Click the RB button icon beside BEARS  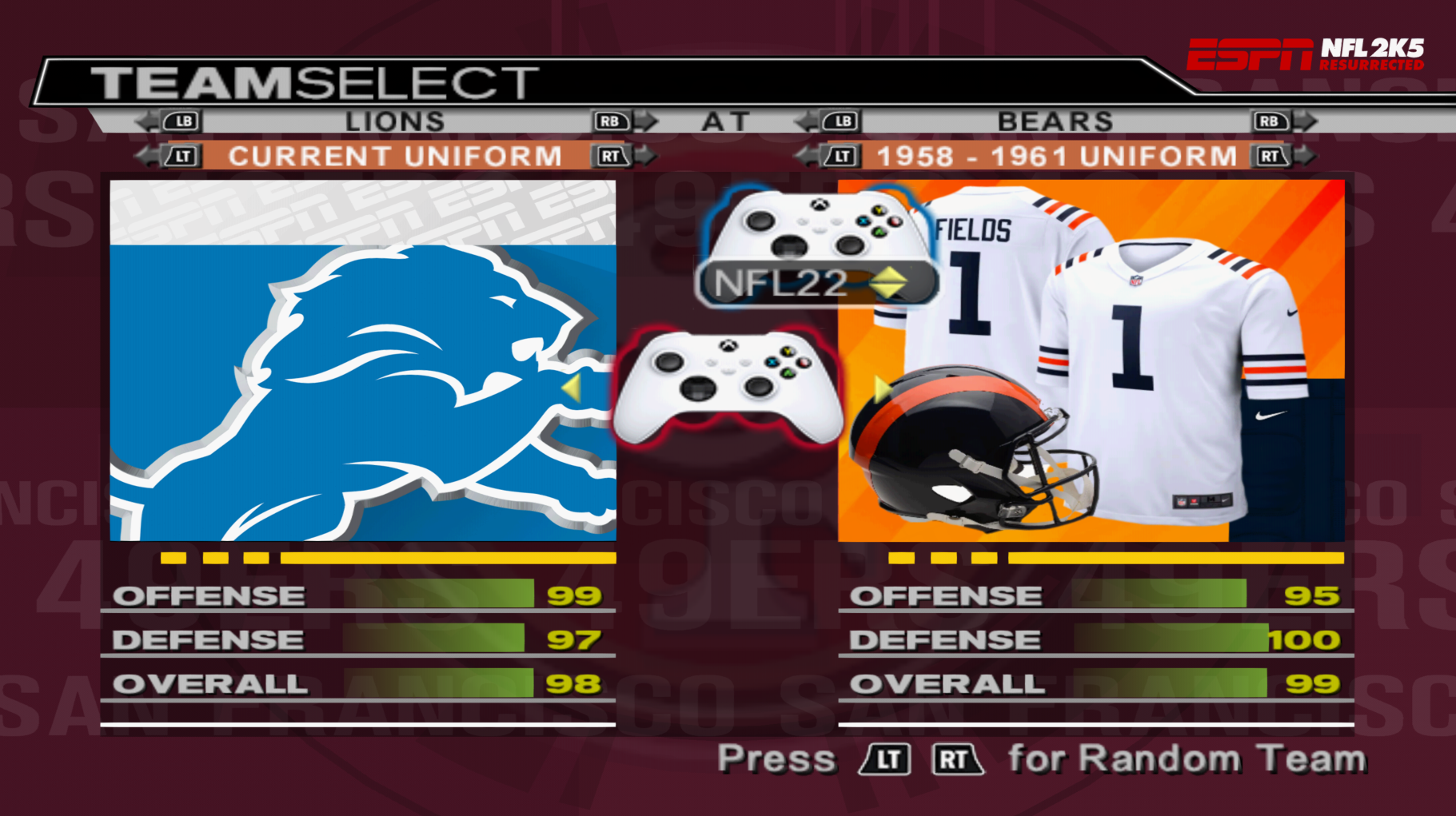tap(1270, 121)
